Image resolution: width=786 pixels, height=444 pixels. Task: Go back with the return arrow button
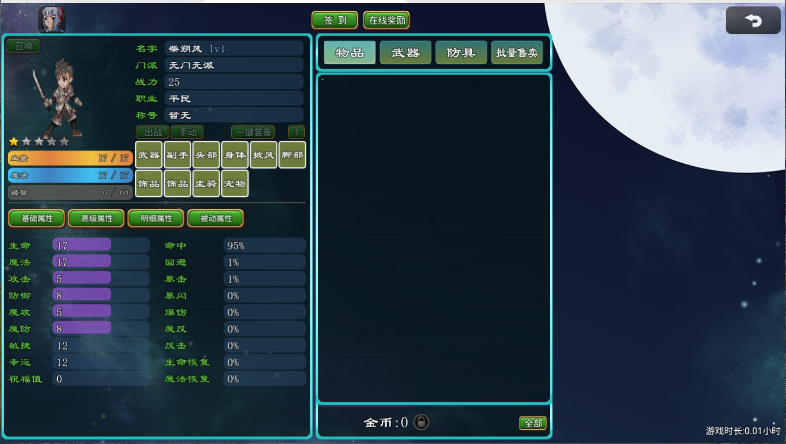753,21
